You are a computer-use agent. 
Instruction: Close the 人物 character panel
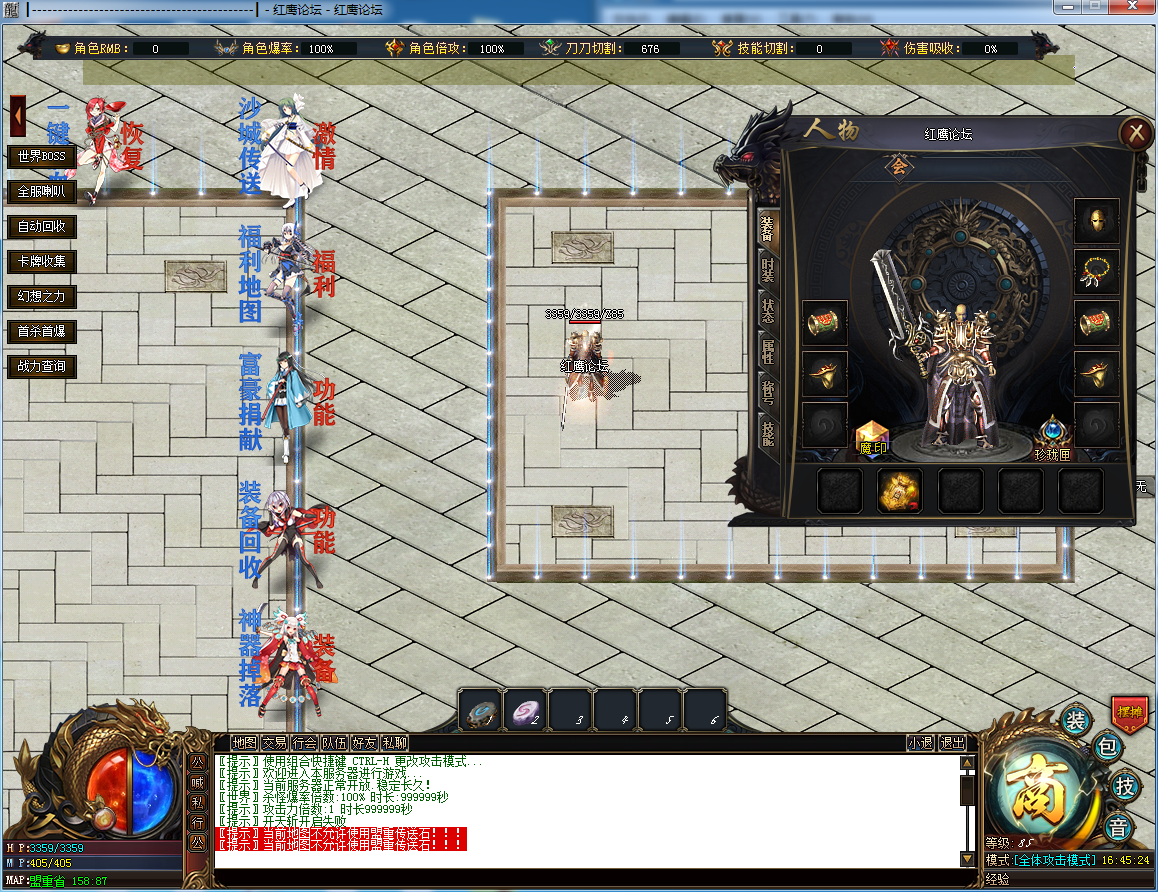point(1135,132)
